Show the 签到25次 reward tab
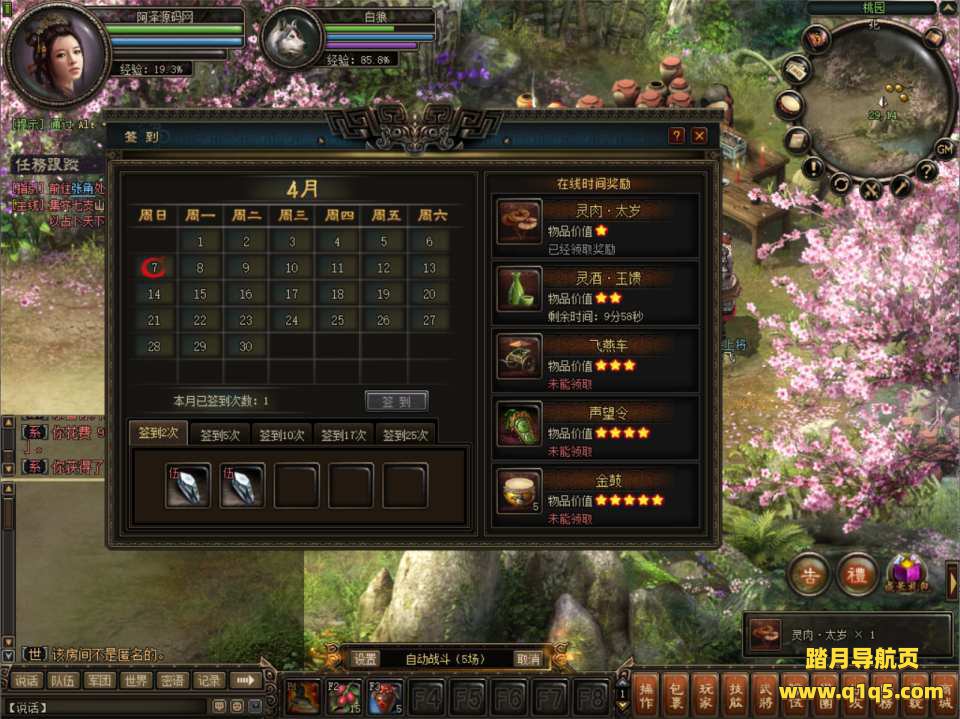This screenshot has width=960, height=719. click(404, 435)
